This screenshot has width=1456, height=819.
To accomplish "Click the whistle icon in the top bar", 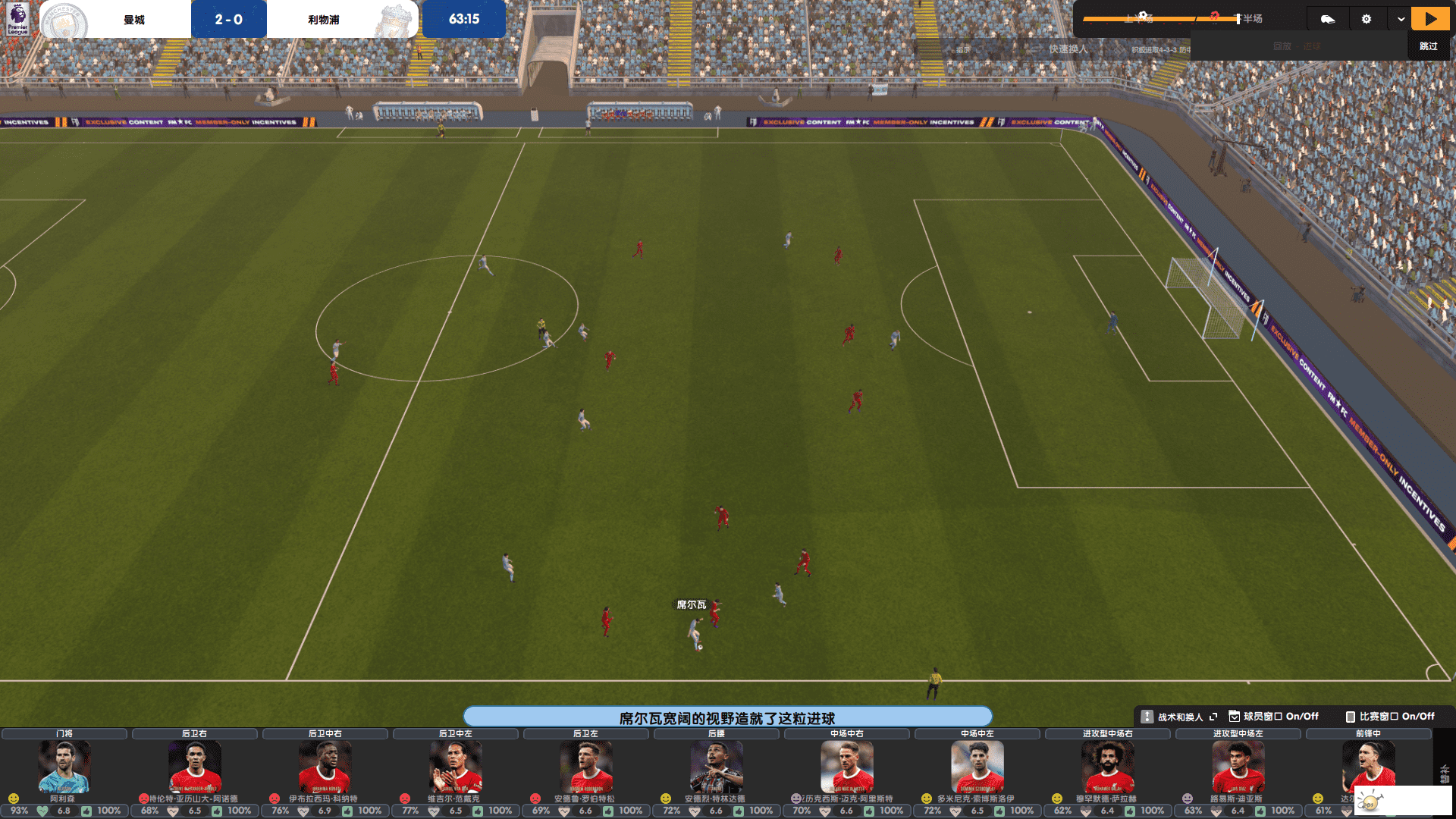I will click(x=1327, y=19).
